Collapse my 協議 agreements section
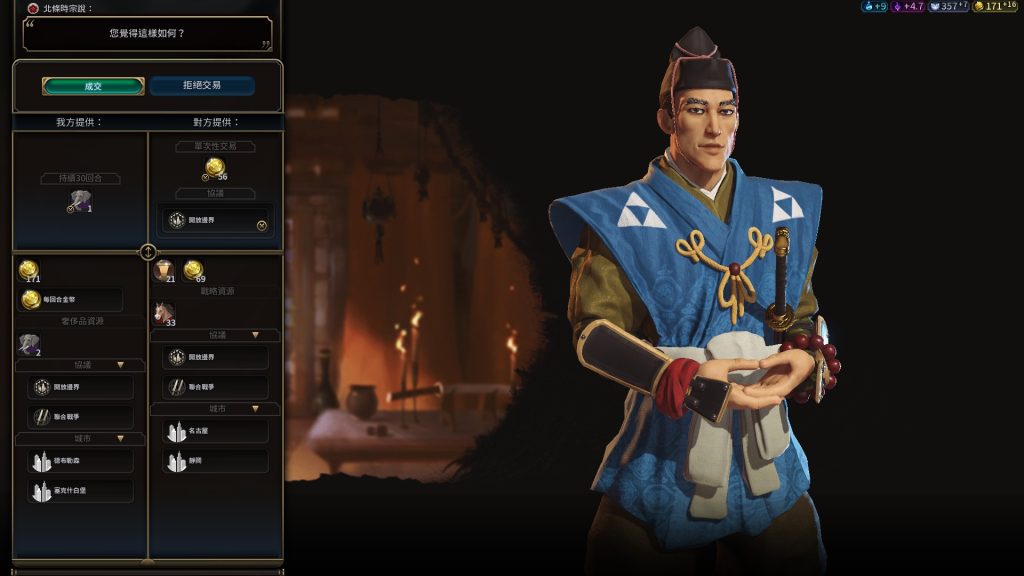 point(120,365)
